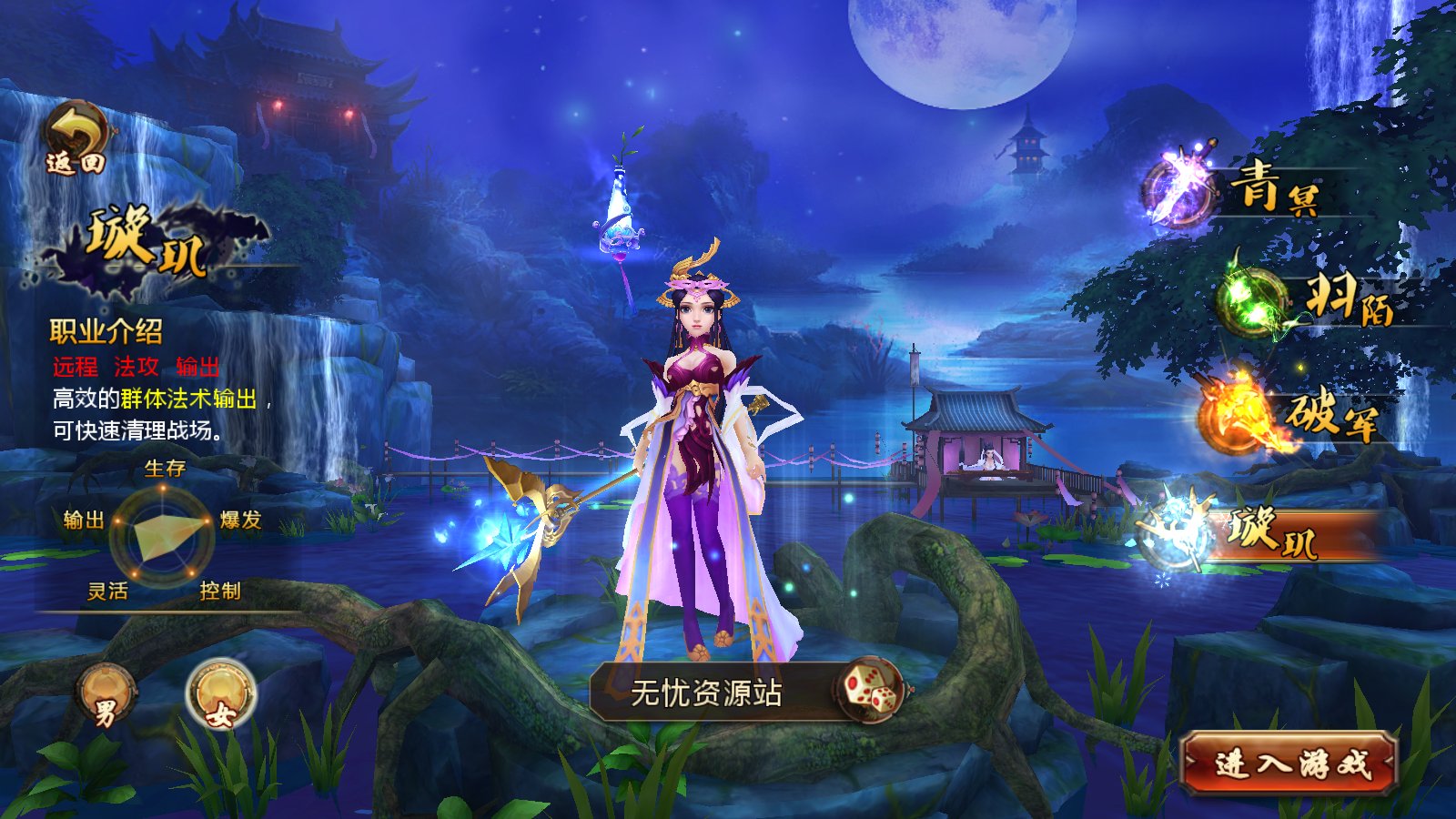Switch gender to male (男)

tap(106, 696)
